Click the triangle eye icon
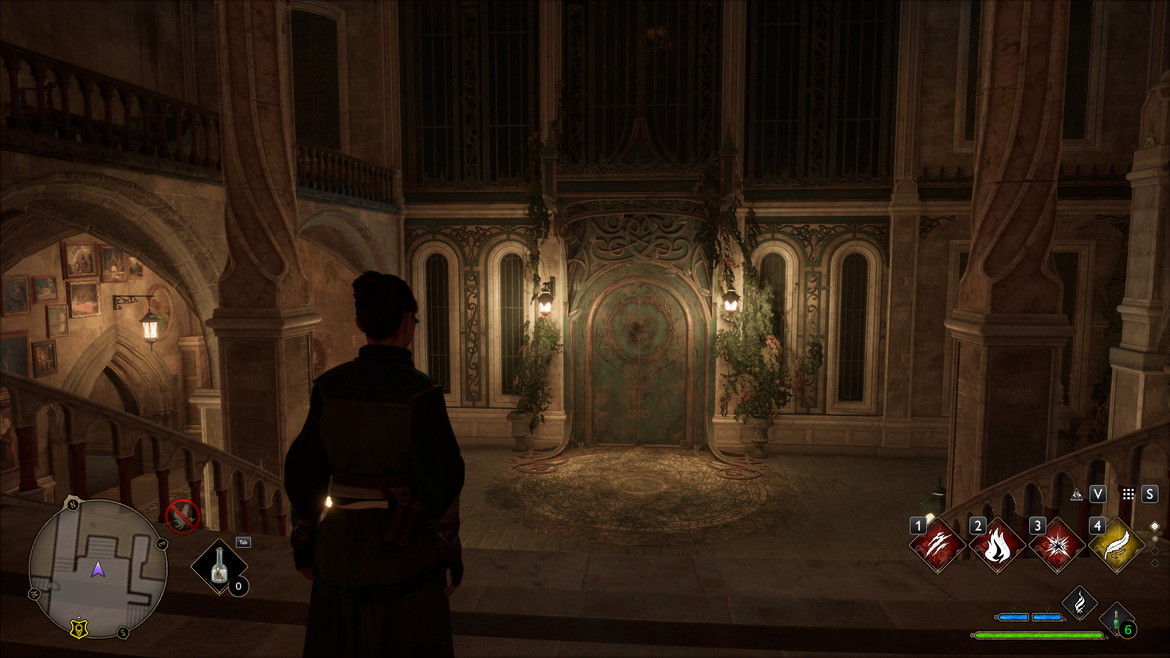This screenshot has width=1170, height=658. click(x=1077, y=494)
